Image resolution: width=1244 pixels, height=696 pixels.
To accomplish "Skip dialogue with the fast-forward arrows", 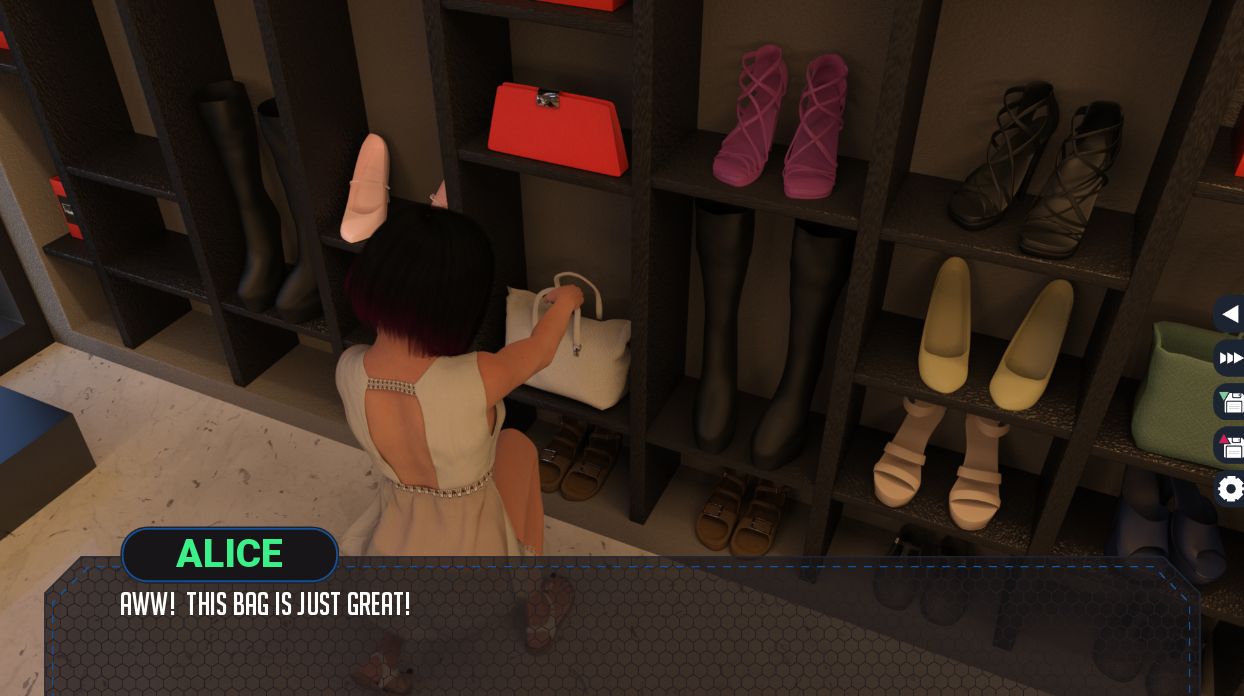I will click(1231, 358).
